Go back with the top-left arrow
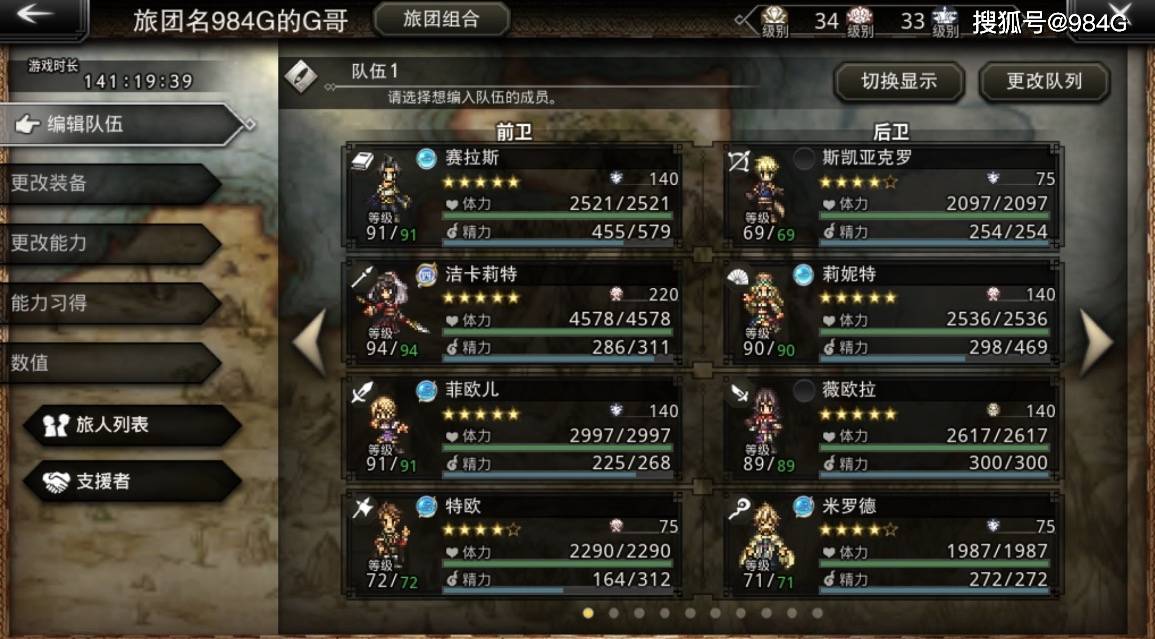The height and width of the screenshot is (639, 1155). 38,15
